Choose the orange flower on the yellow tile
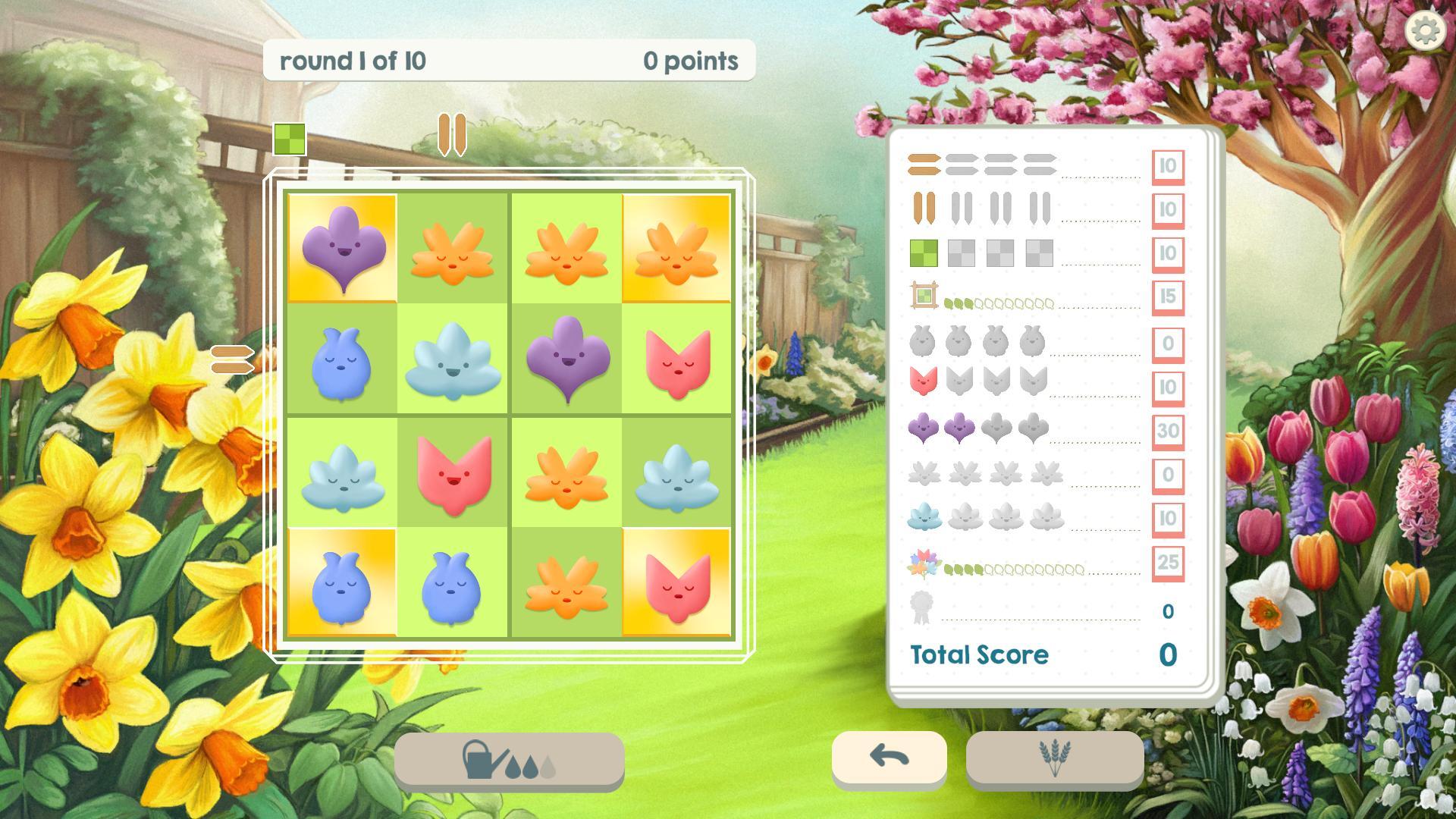 tap(676, 248)
